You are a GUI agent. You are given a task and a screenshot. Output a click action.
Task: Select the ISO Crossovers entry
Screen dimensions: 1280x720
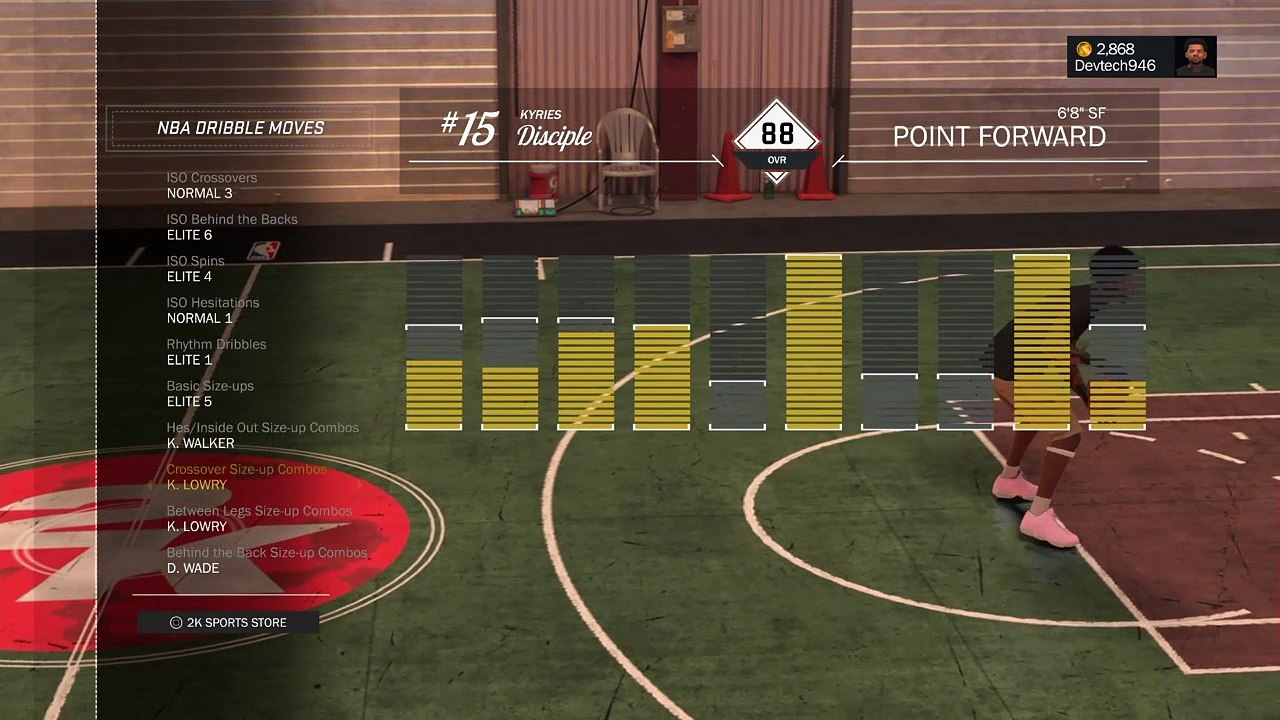tap(212, 185)
